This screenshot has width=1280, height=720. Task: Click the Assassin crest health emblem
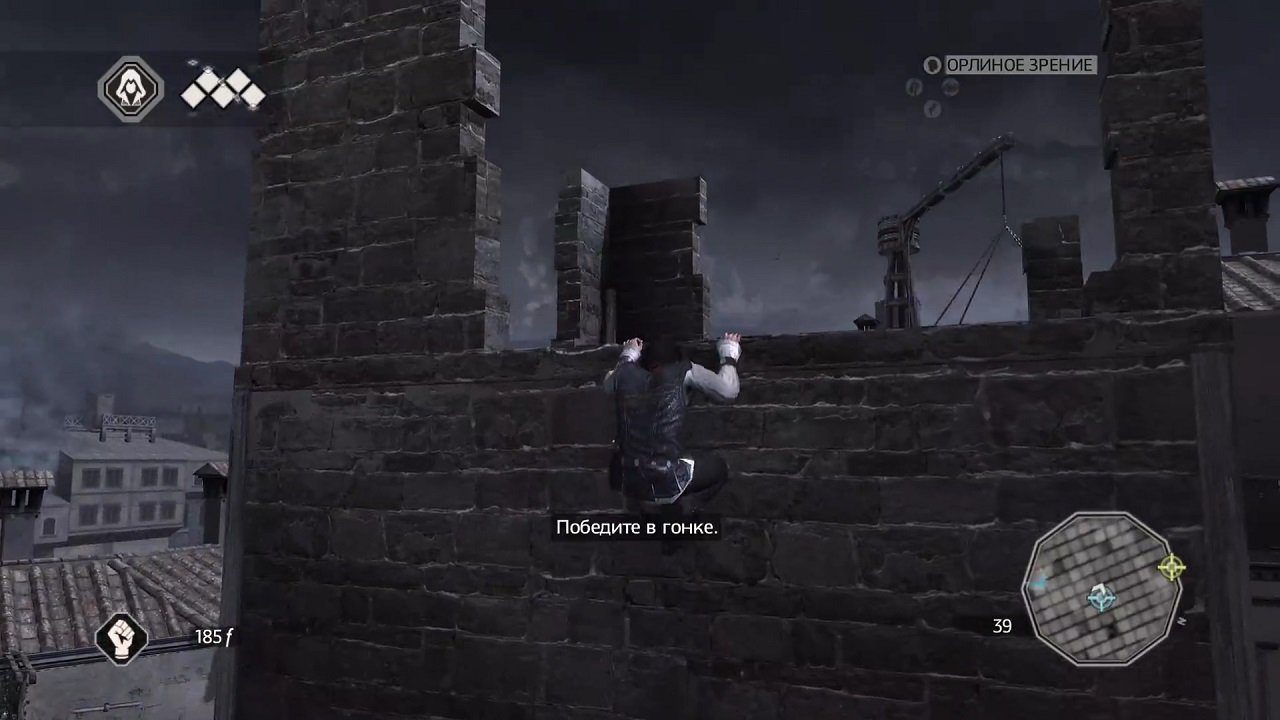[130, 89]
